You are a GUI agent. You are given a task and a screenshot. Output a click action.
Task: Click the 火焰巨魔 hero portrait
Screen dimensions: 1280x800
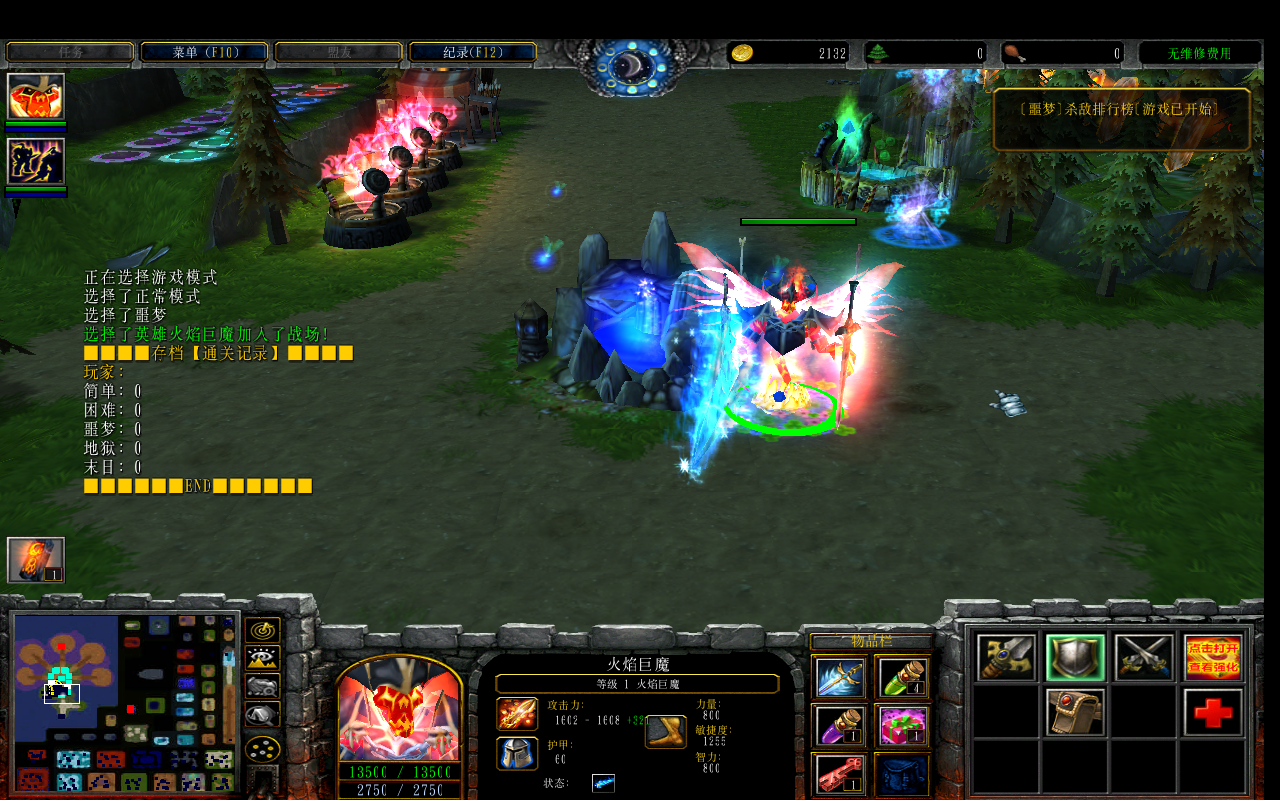tap(400, 712)
